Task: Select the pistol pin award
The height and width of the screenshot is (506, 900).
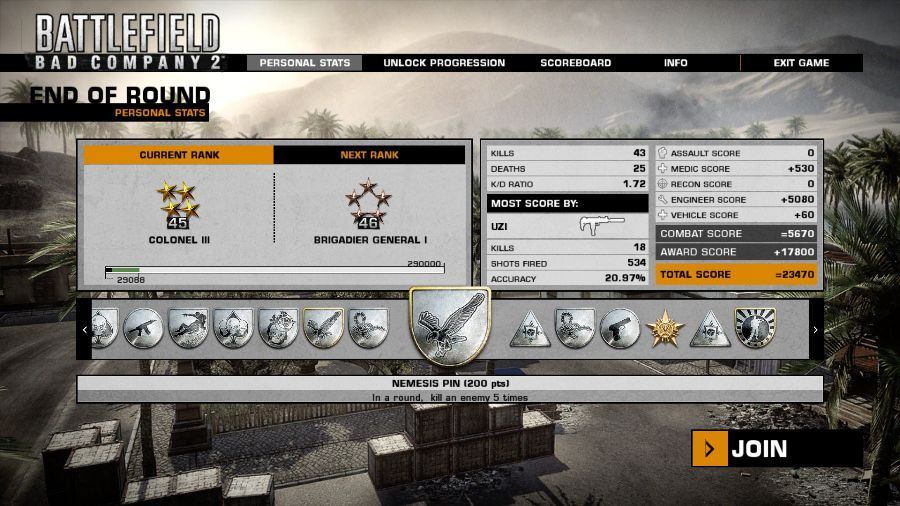Action: (620, 328)
